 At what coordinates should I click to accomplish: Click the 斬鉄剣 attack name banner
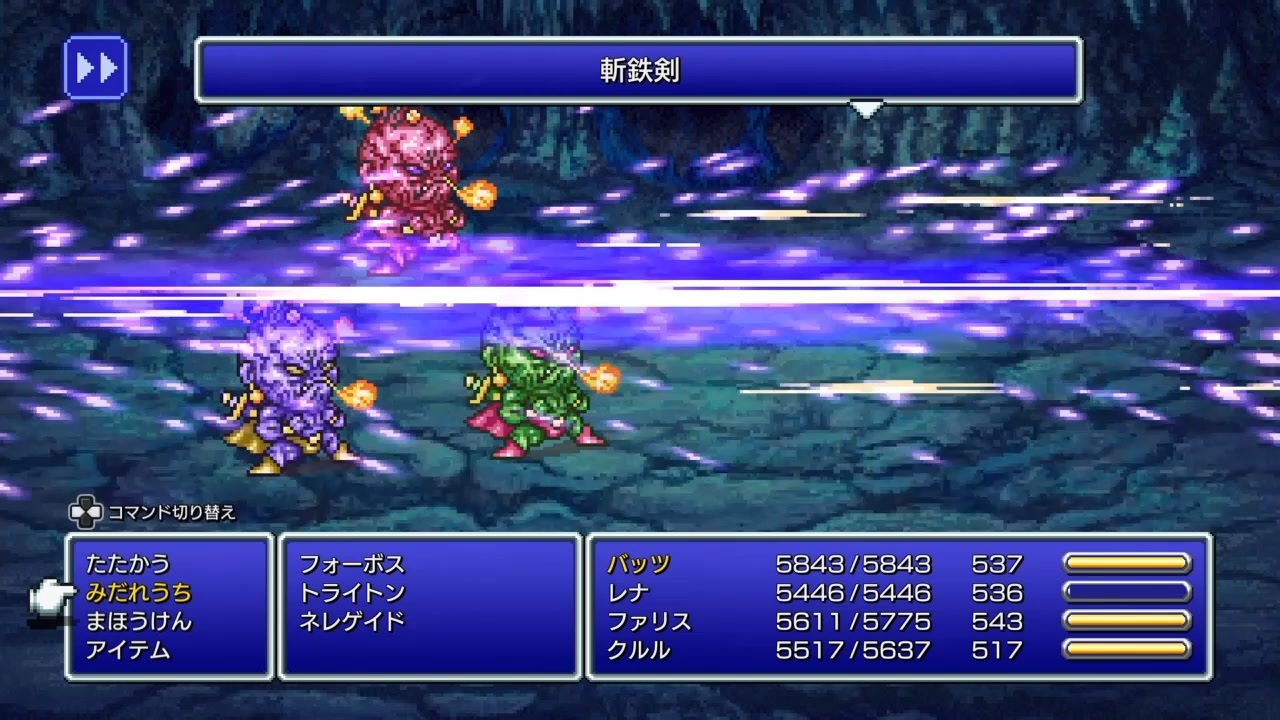(x=640, y=71)
